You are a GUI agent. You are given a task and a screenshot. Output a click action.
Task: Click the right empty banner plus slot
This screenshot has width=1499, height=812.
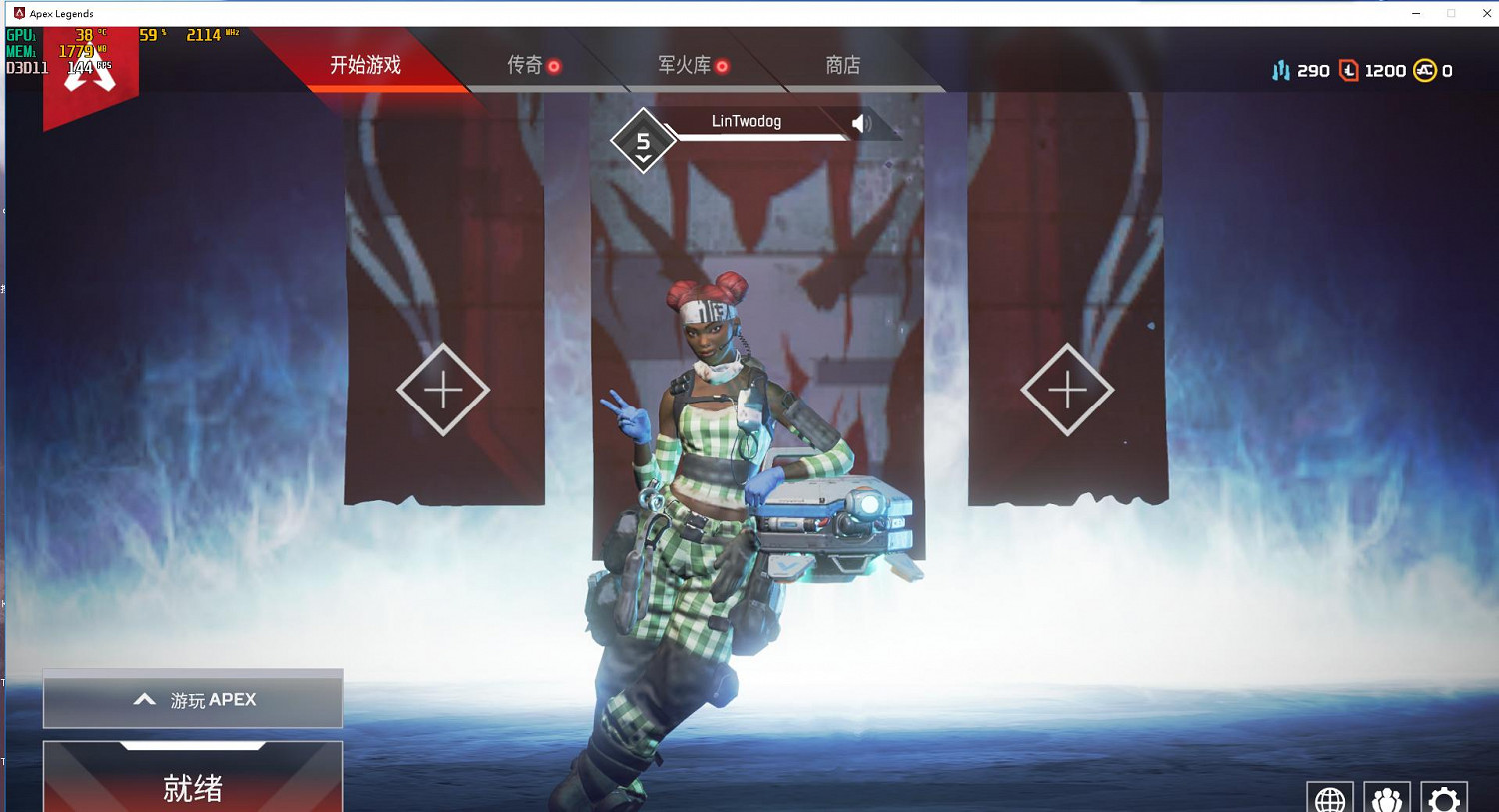[x=1067, y=388]
